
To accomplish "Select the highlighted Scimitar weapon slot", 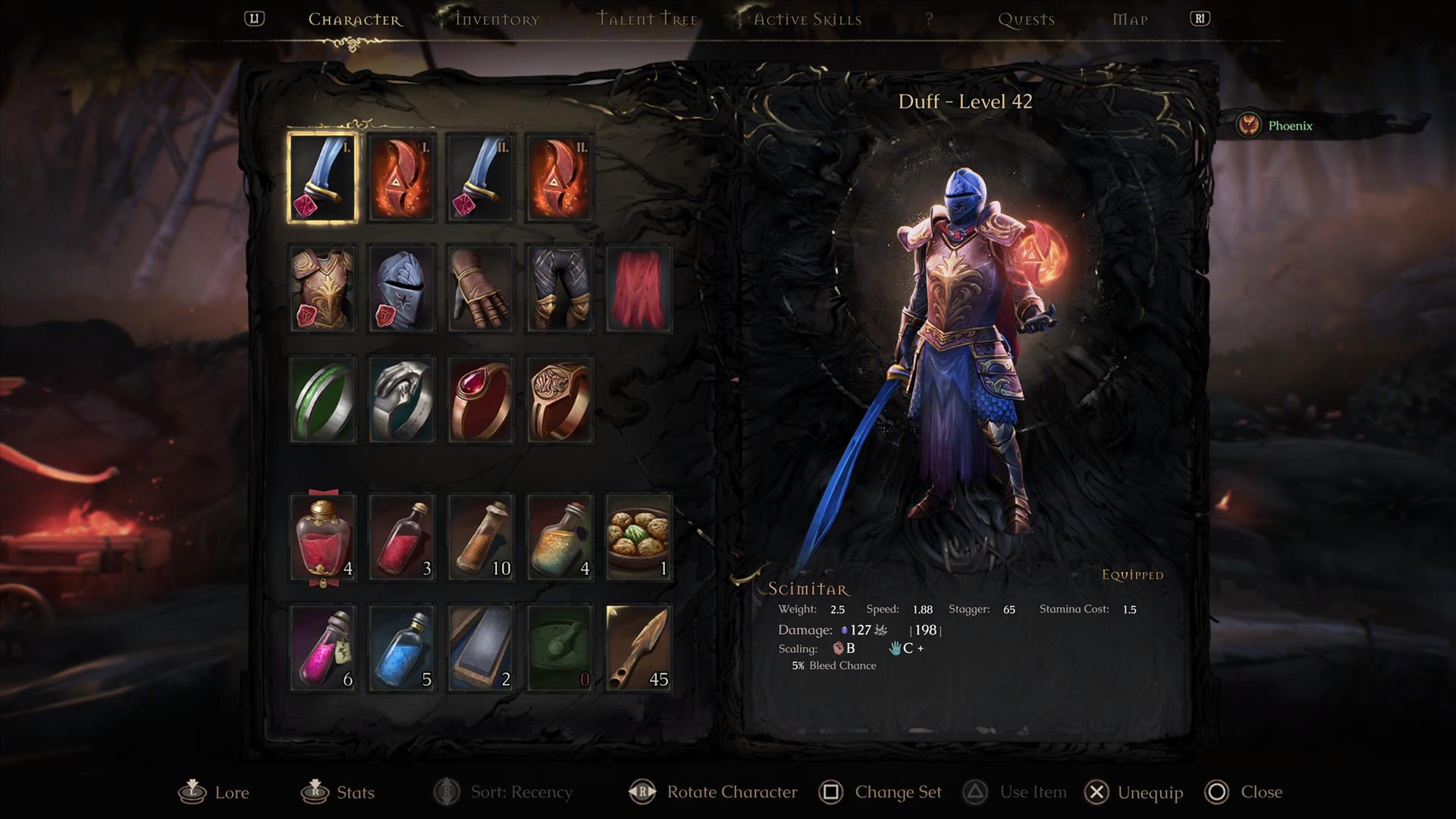I will click(x=322, y=177).
